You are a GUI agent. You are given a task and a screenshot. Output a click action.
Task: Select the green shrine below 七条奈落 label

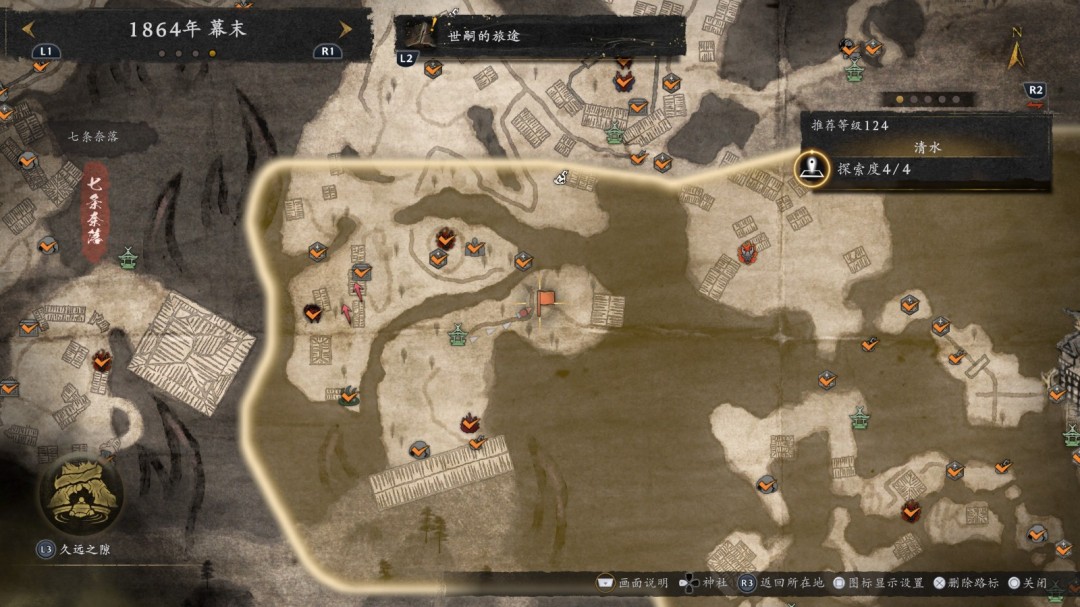click(x=128, y=259)
